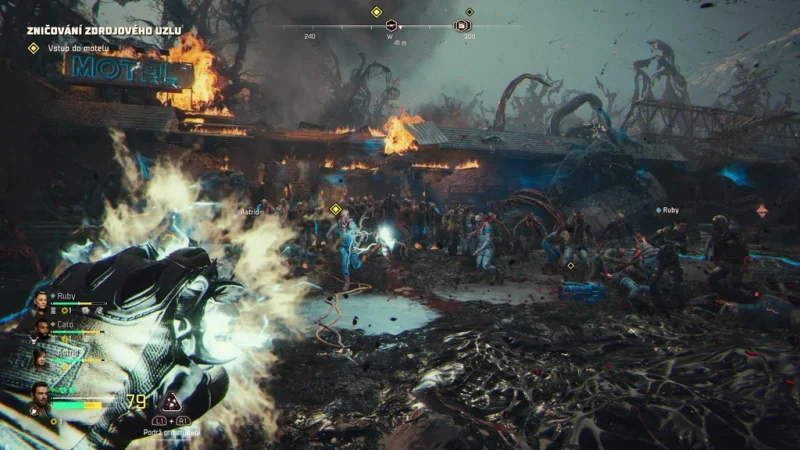Click the yellow objective marker on the compass

[377, 12]
